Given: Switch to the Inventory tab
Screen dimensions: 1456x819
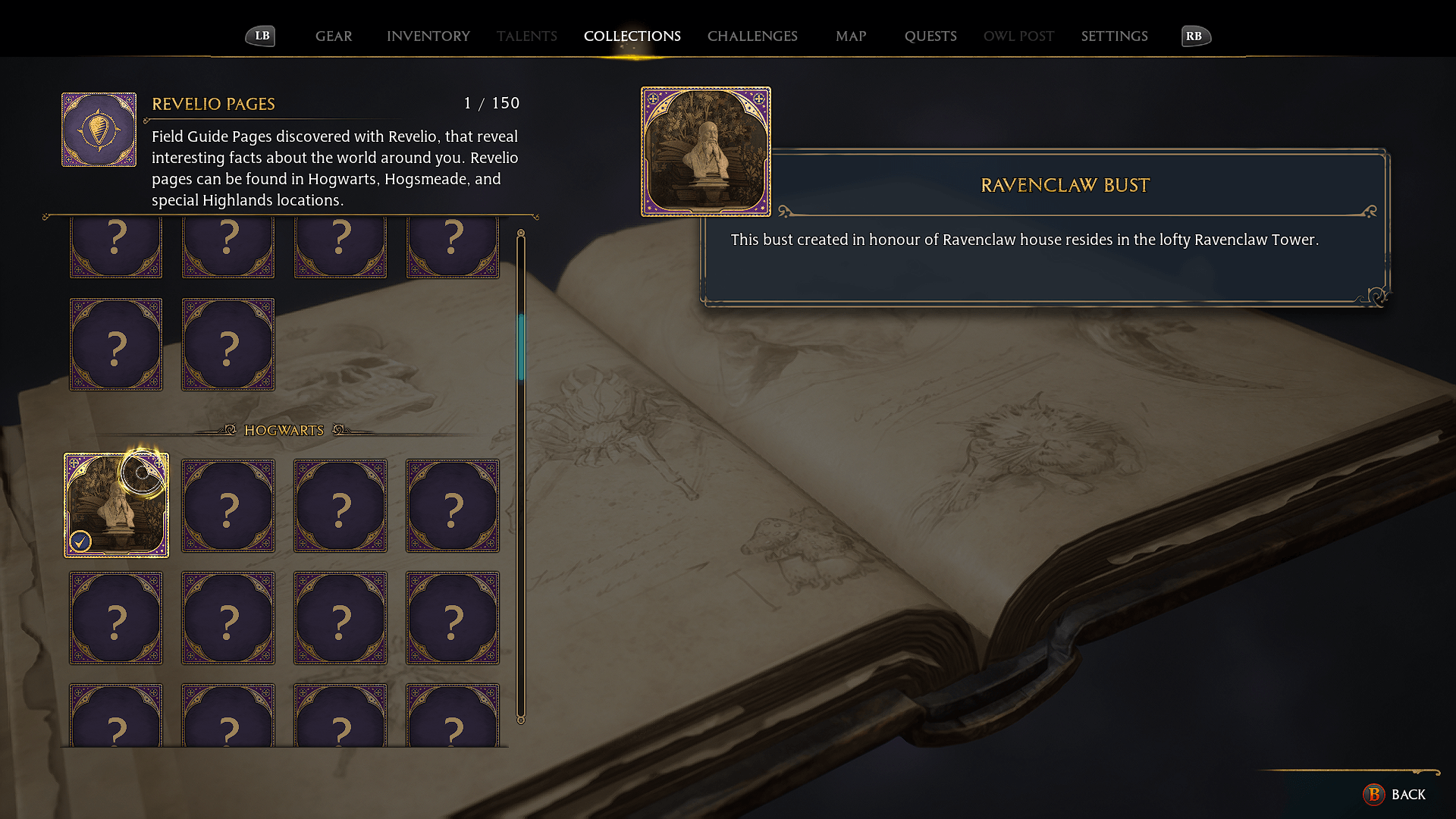Looking at the screenshot, I should click(428, 36).
